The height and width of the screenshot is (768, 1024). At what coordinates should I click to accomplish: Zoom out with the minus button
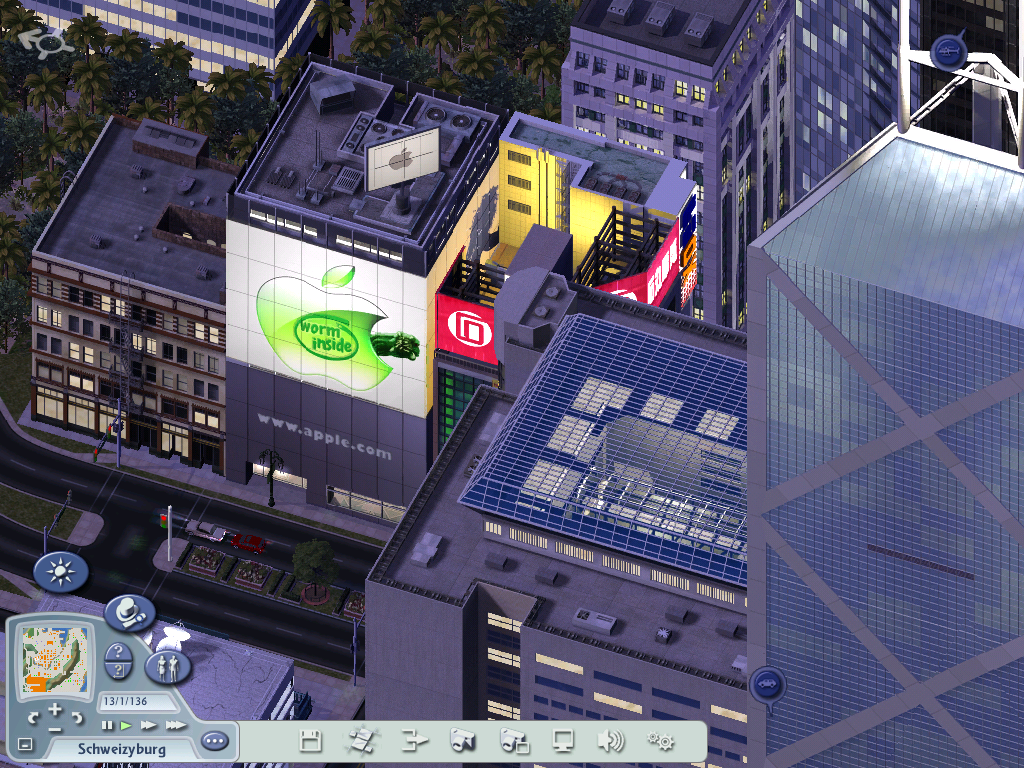55,728
